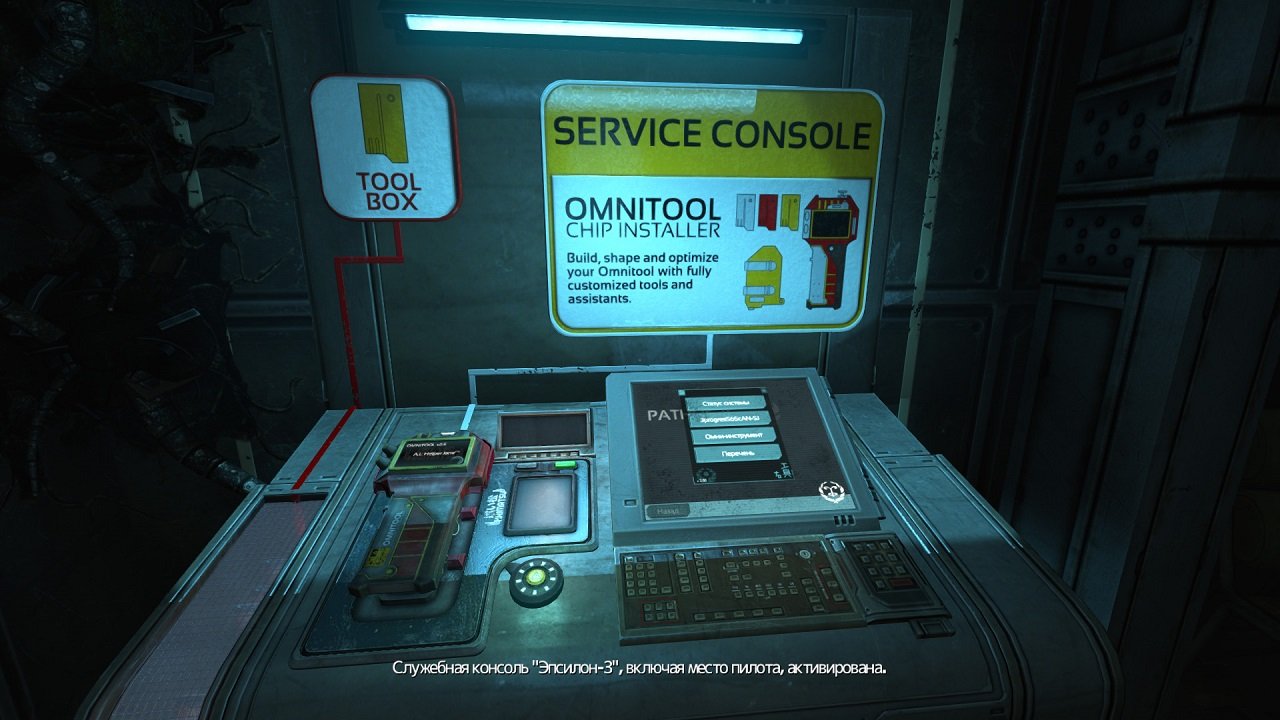Expand the top-left corner marker on the touchscreen
This screenshot has width=1280, height=720.
(x=681, y=392)
